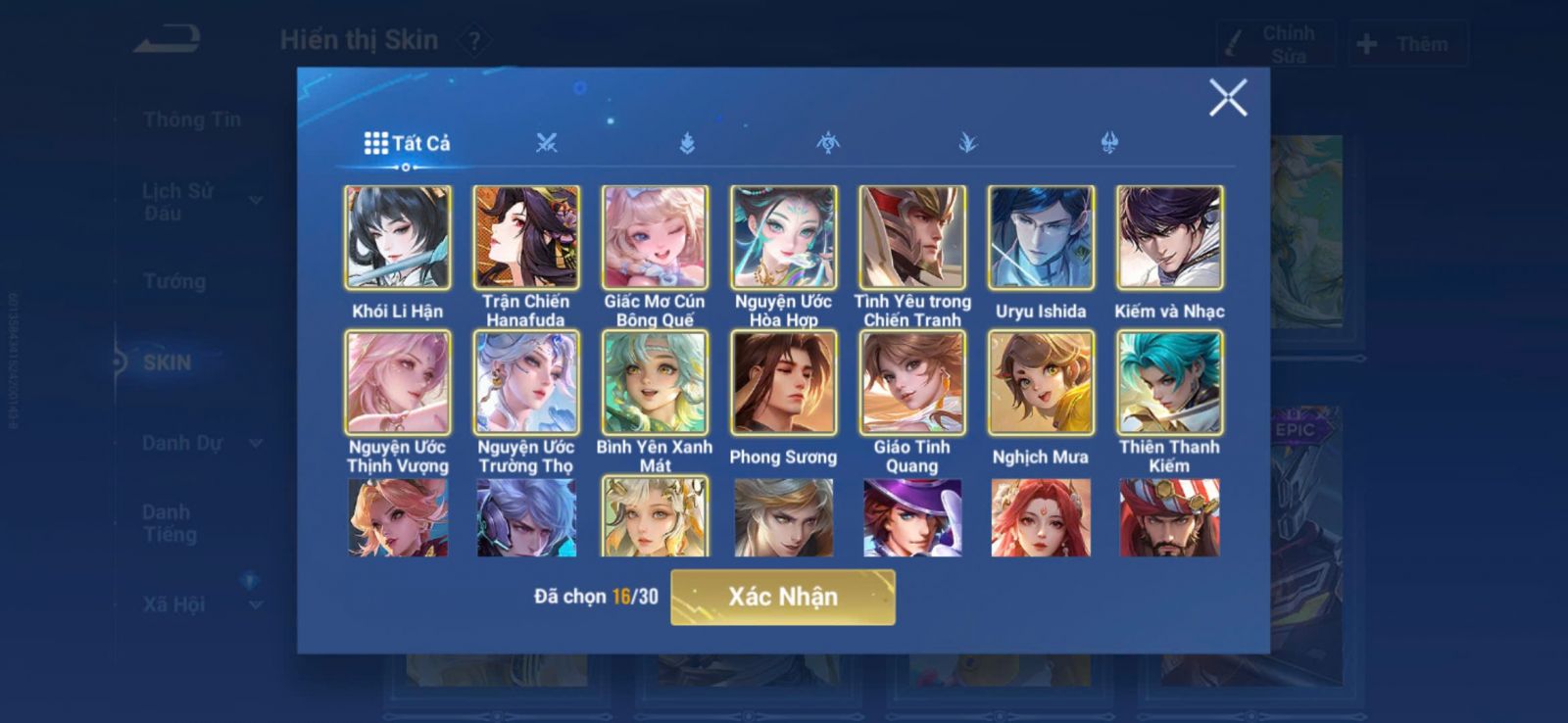Image resolution: width=1568 pixels, height=723 pixels.
Task: Go back using the top-left arrow
Action: 168,41
